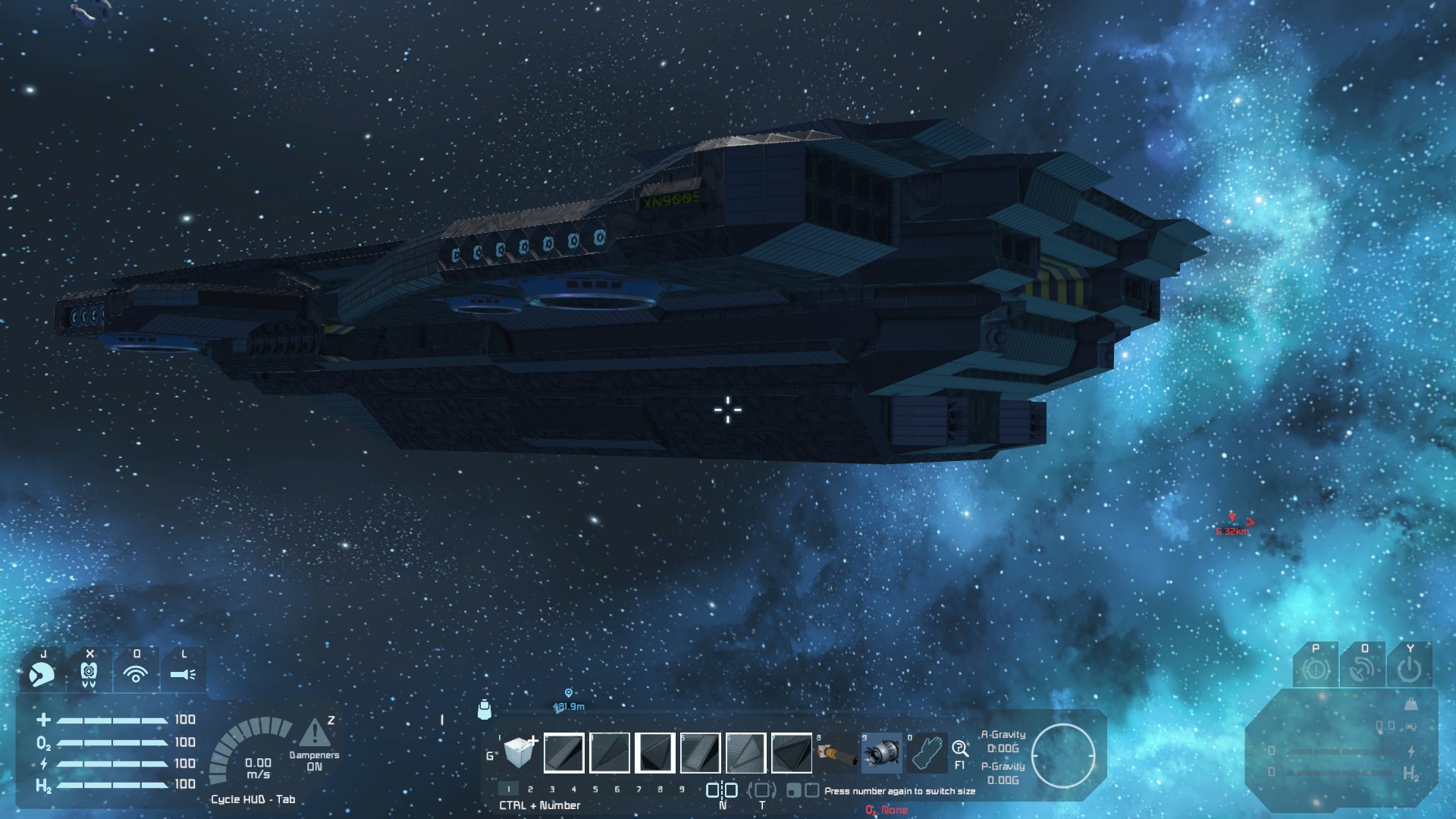Click the bracketed square icon above T
This screenshot has width=1456, height=819.
coord(762,790)
